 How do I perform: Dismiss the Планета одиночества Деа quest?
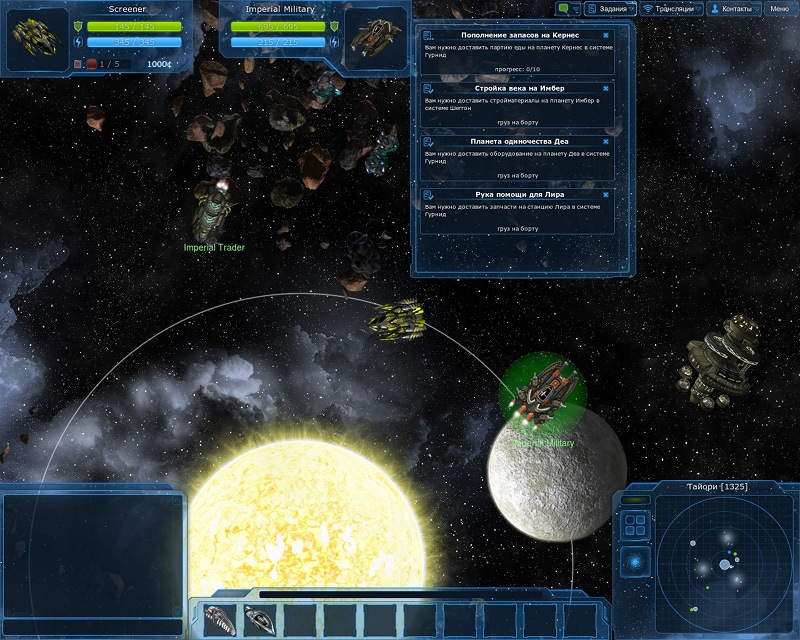pos(606,141)
